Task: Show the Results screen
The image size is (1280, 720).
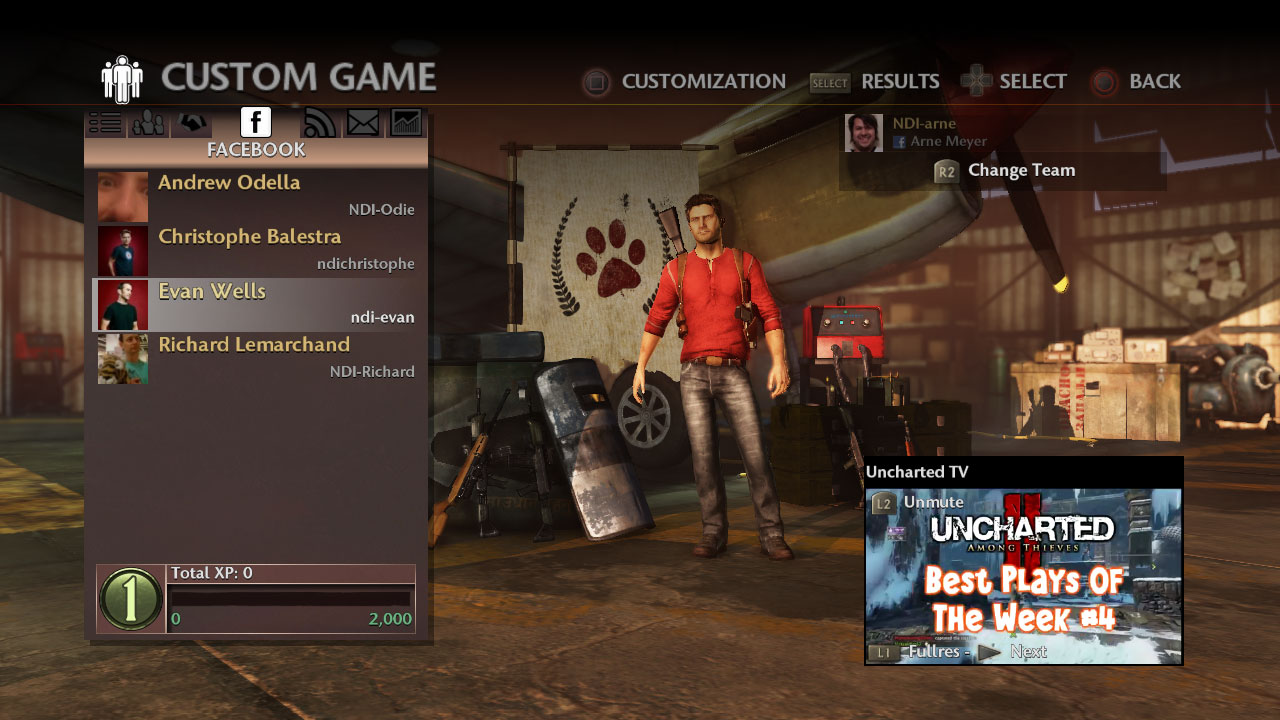Action: (876, 82)
